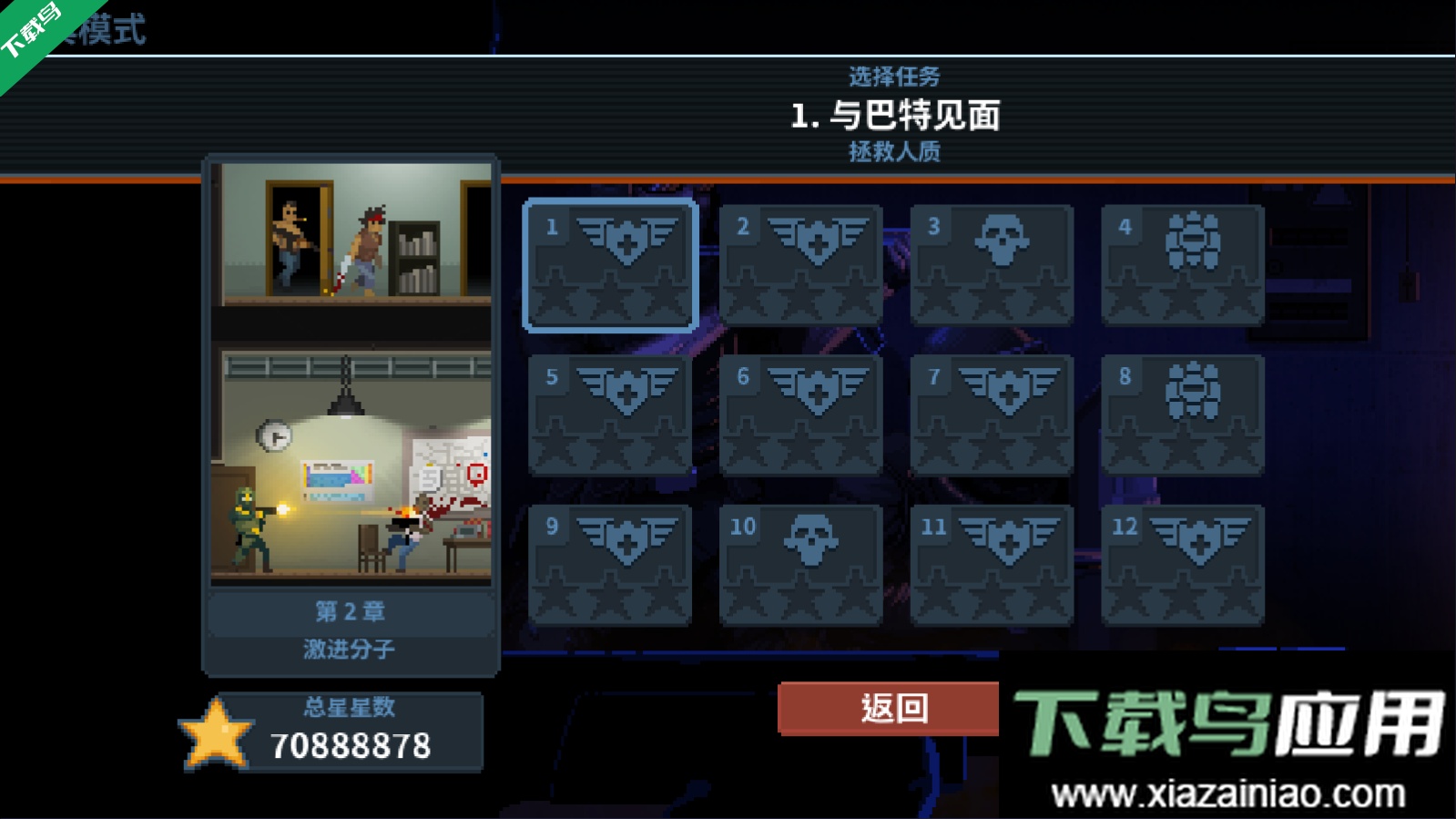Select mission tile 9
Screen dimensions: 1456x819
point(610,562)
